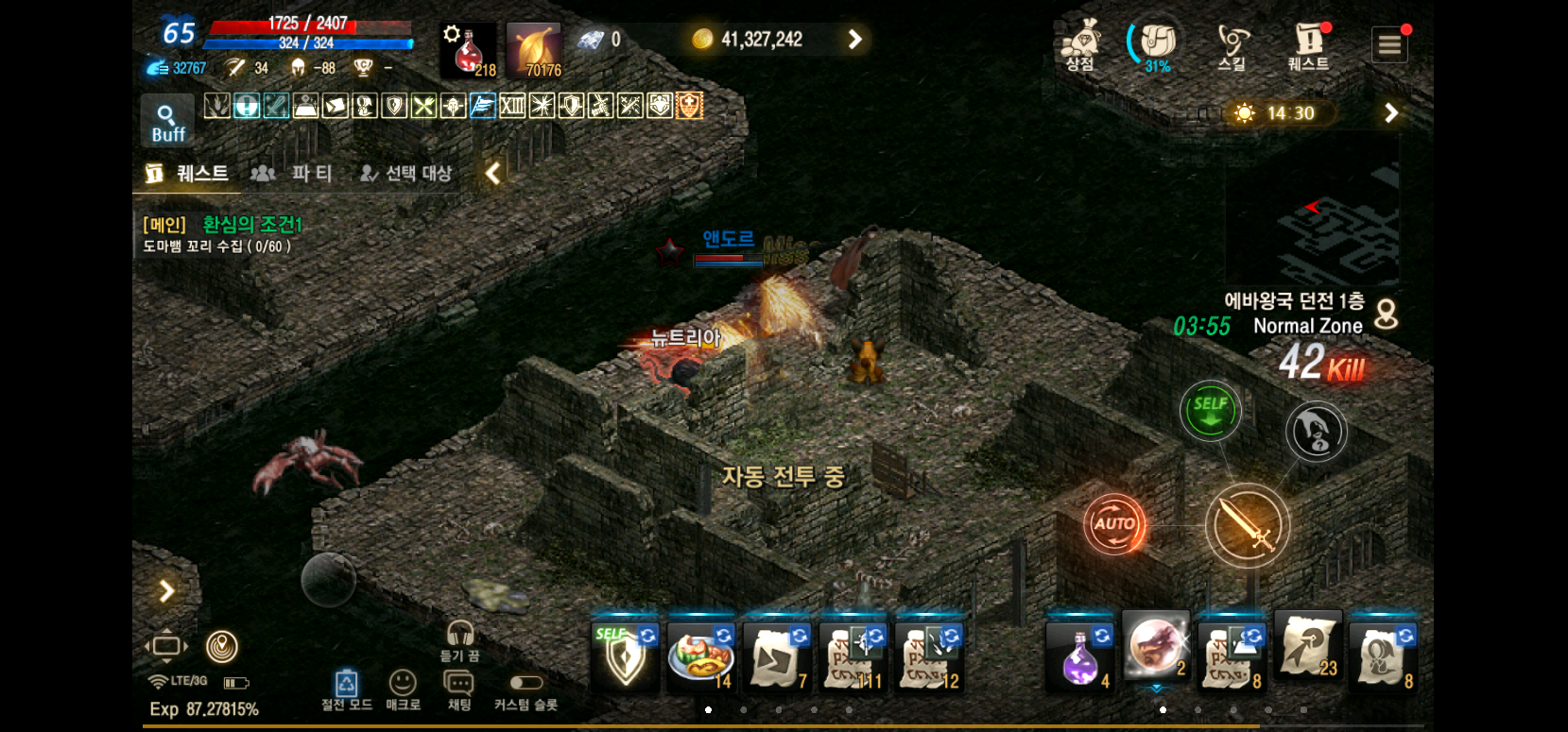Open the 퀘스트 quest scroll icon

click(x=1308, y=45)
